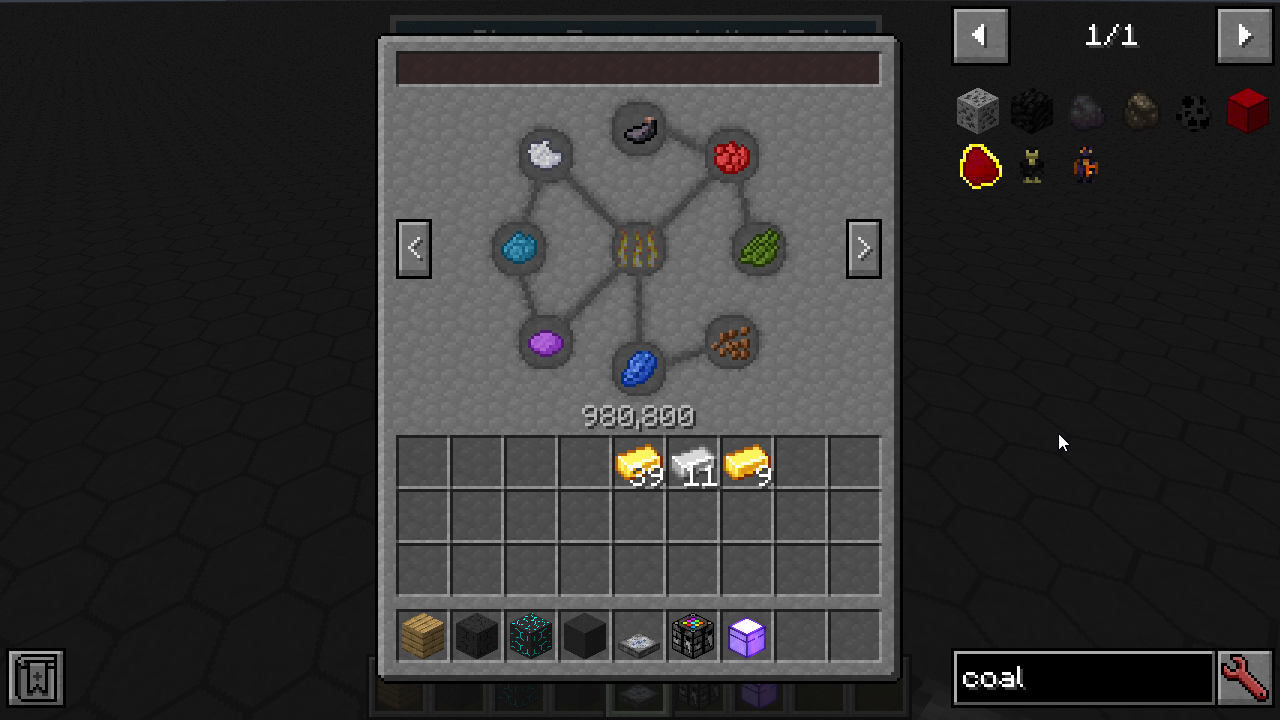Go to the previous recipe with left arrow
1280x720 pixels.
(414, 248)
